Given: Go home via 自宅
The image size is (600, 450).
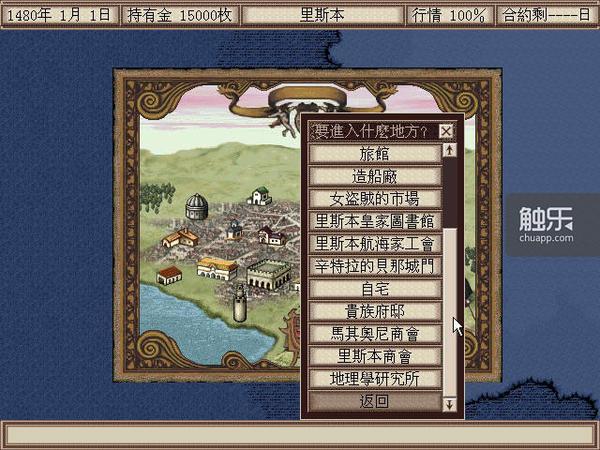Looking at the screenshot, I should click(x=374, y=288).
